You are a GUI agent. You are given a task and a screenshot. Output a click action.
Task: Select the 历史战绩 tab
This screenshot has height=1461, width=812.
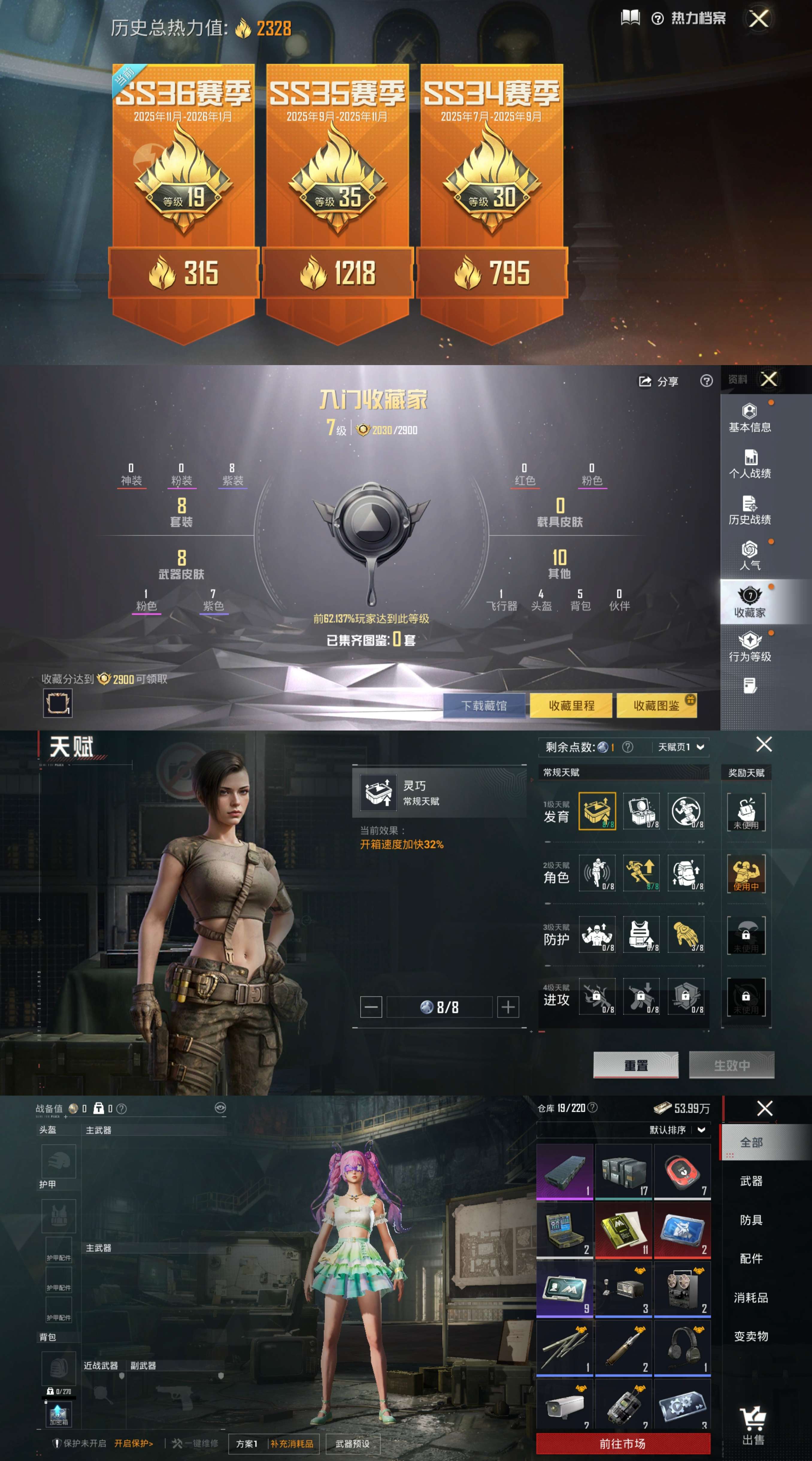point(749,510)
